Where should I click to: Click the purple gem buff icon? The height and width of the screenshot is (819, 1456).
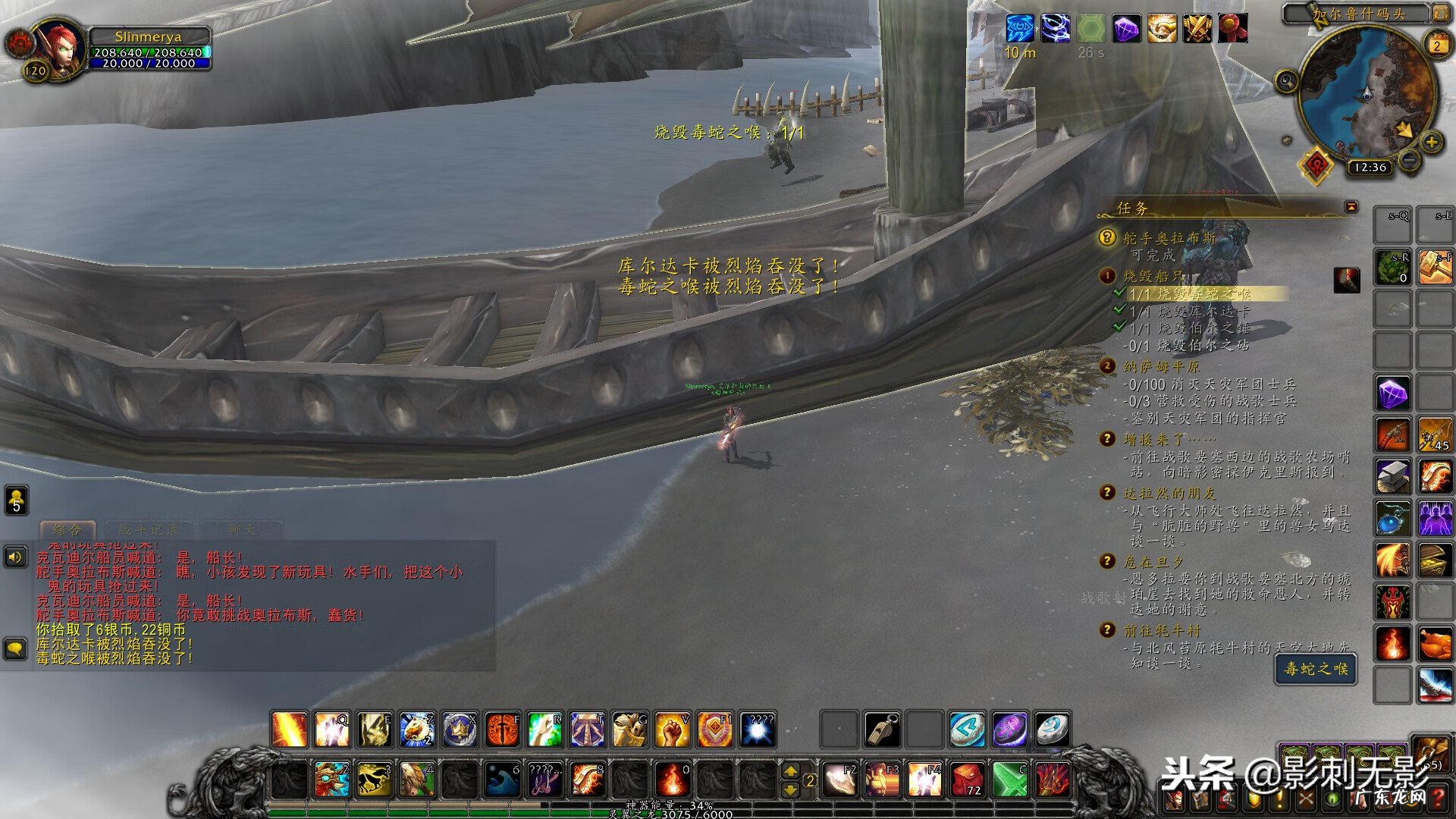(x=1126, y=29)
